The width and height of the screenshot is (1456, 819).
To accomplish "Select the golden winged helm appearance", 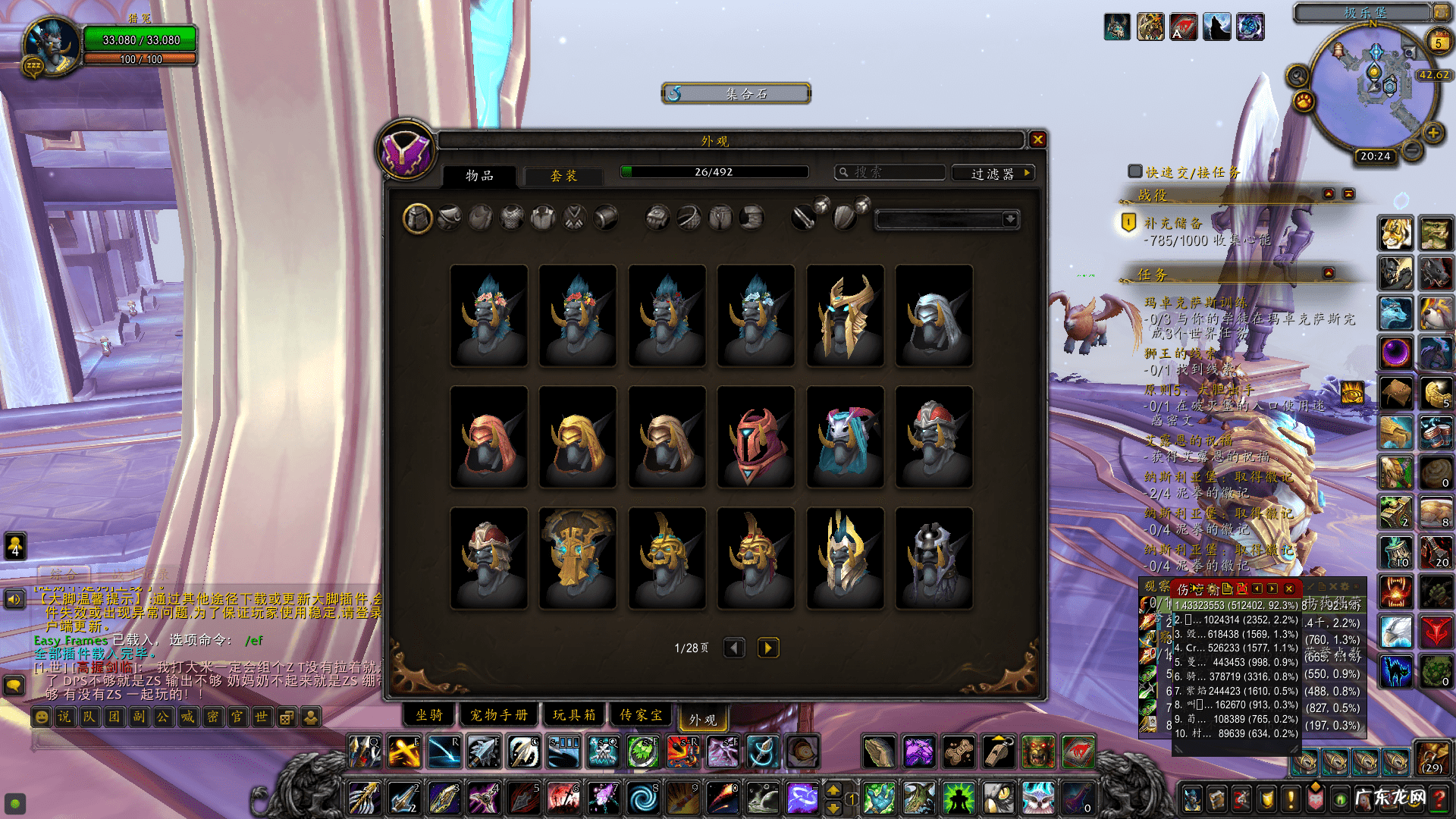I will pos(845,315).
